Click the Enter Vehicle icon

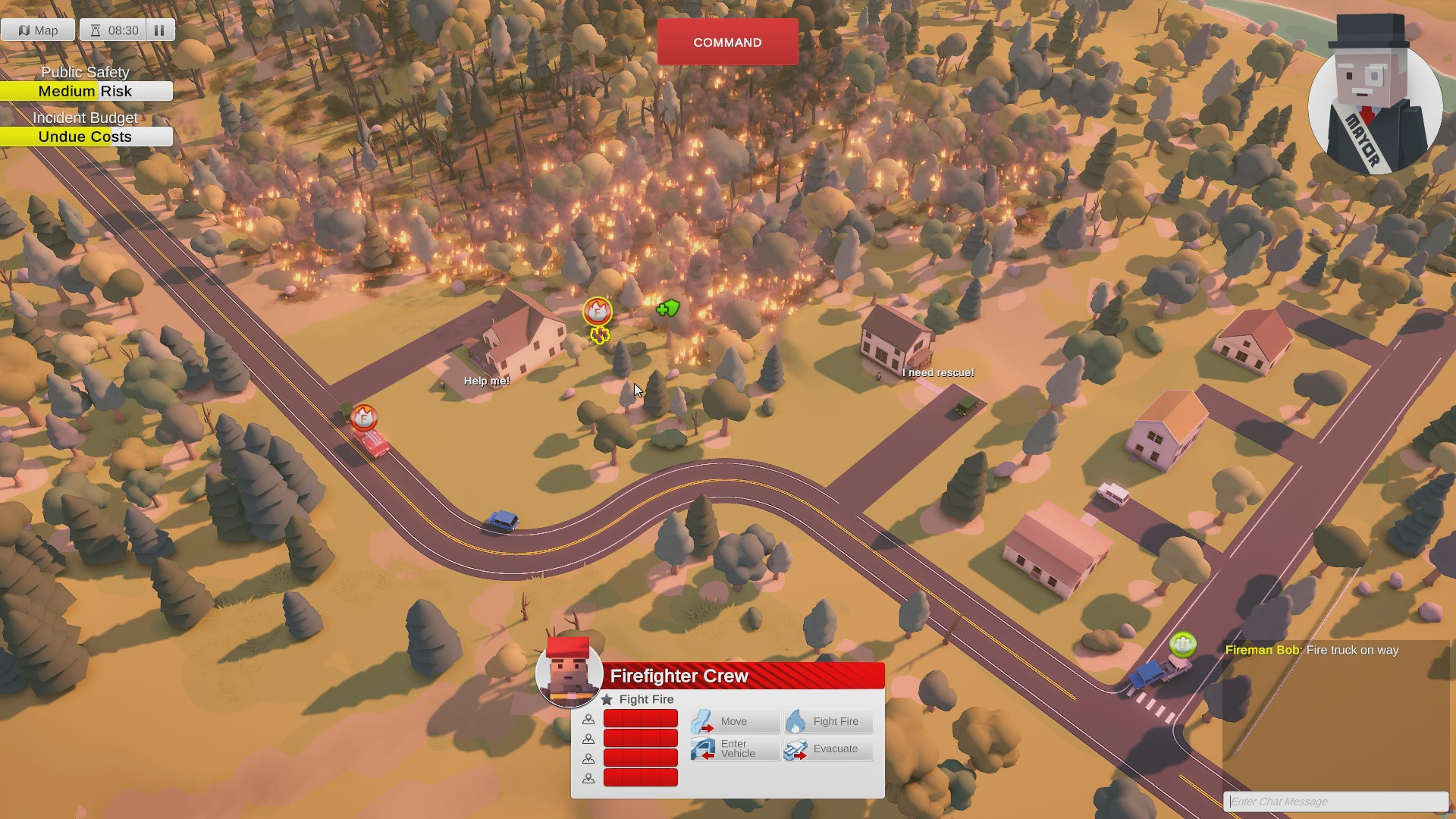(x=703, y=748)
